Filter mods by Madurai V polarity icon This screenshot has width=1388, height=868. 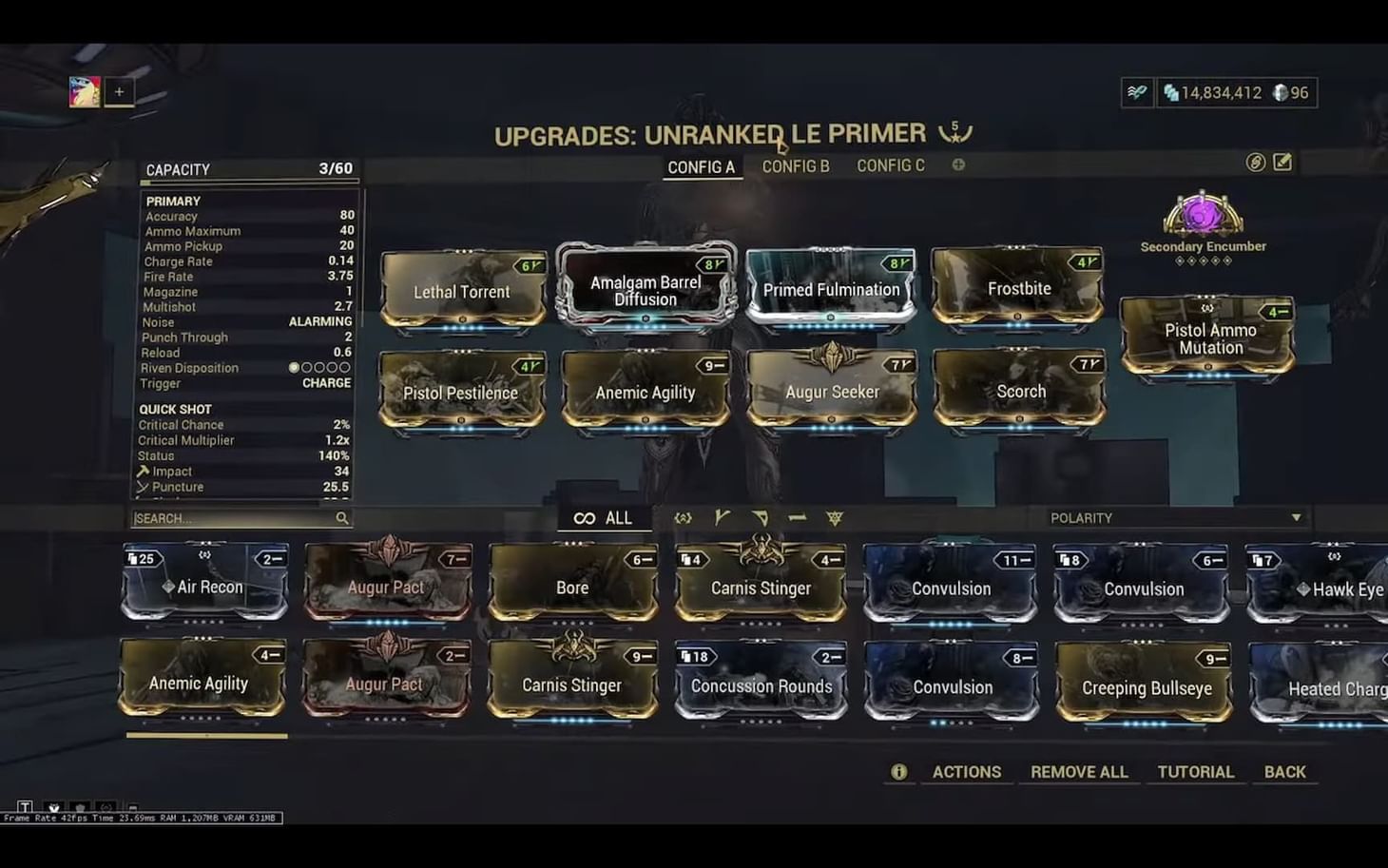tap(722, 518)
